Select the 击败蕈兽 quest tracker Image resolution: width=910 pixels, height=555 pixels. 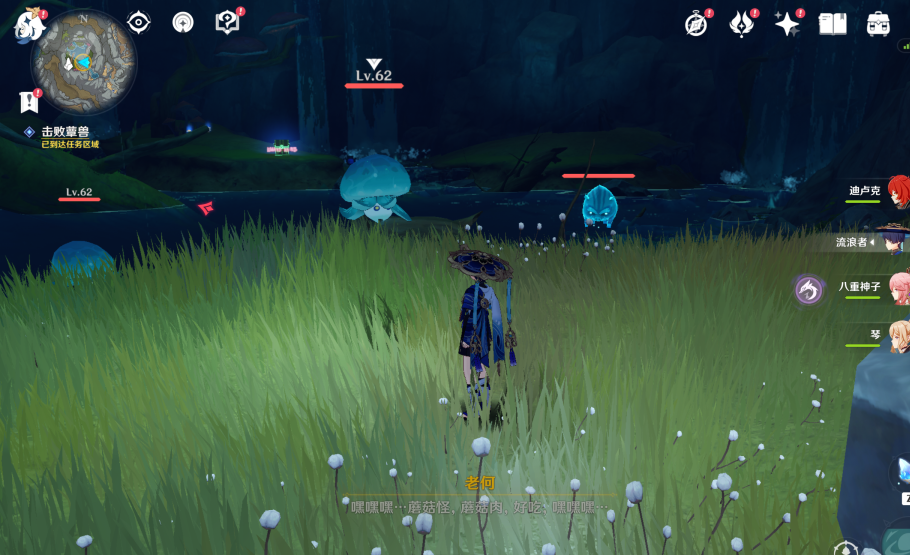click(x=65, y=132)
